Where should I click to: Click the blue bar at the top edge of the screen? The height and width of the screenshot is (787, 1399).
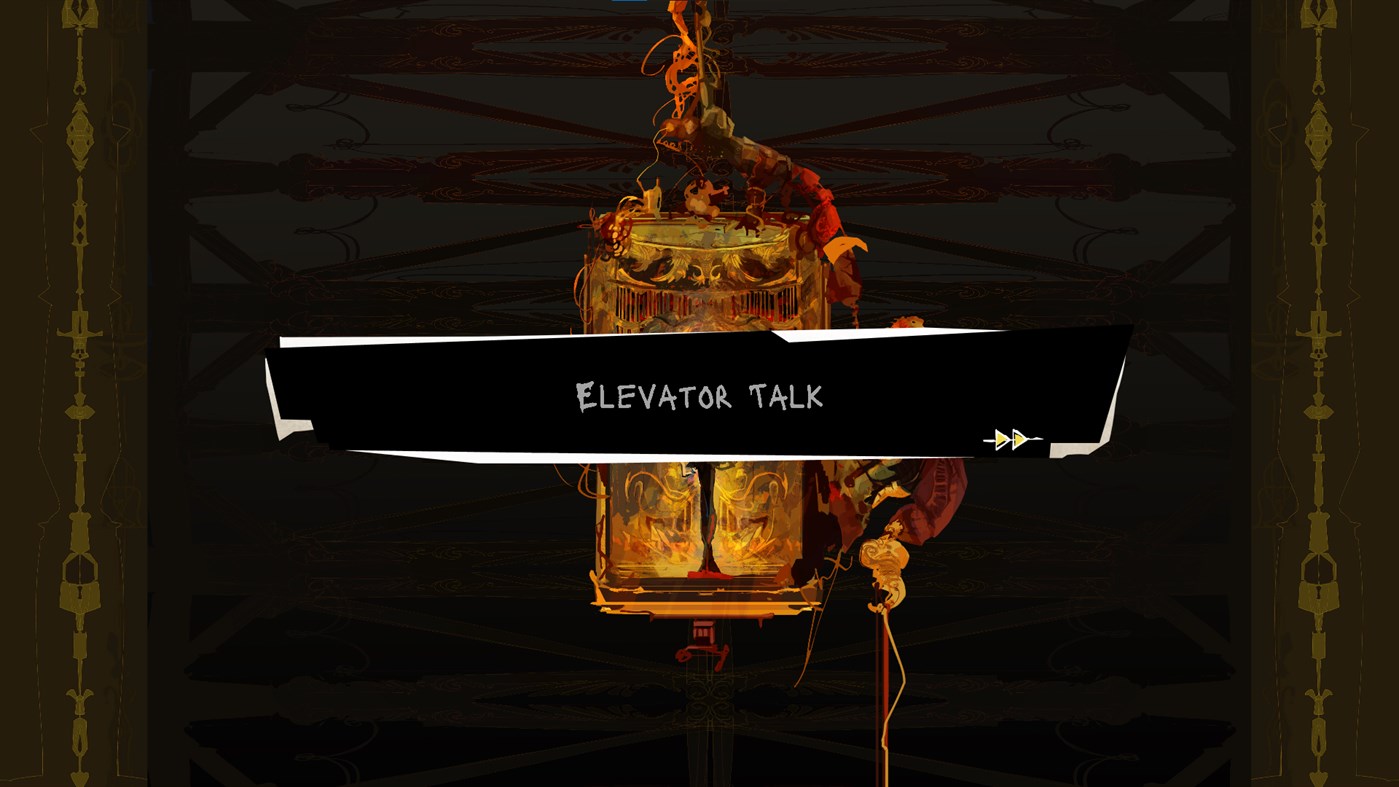(x=630, y=3)
